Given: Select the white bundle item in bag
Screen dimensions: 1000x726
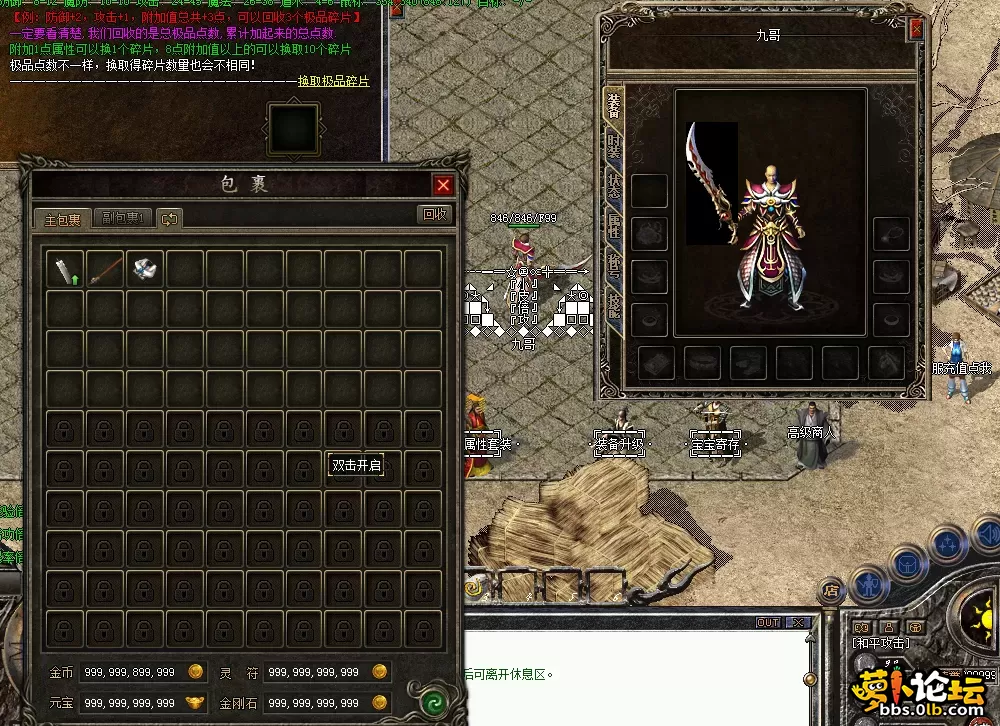Looking at the screenshot, I should pos(144,269).
